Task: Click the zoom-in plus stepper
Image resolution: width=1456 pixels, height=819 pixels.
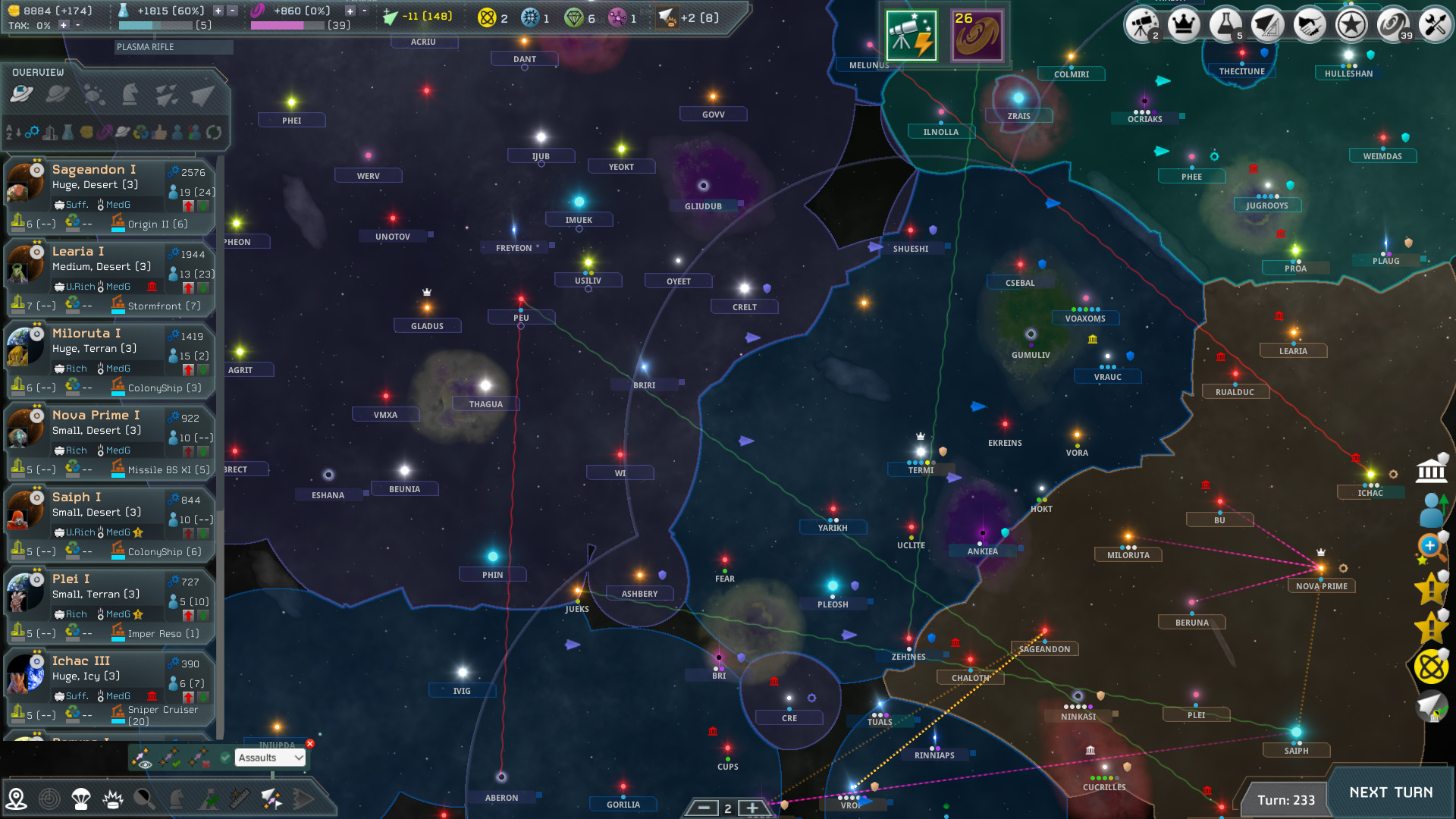Action: point(752,808)
